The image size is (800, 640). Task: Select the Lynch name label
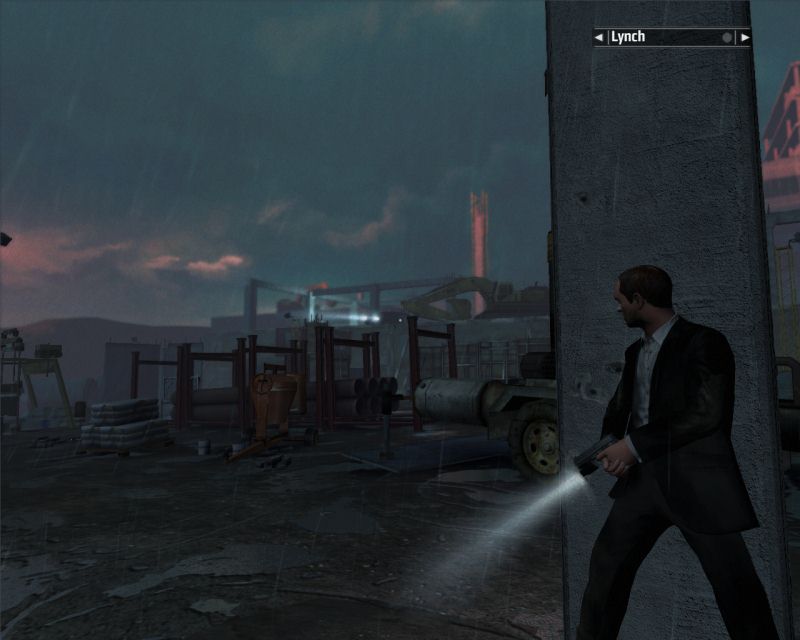(x=629, y=37)
